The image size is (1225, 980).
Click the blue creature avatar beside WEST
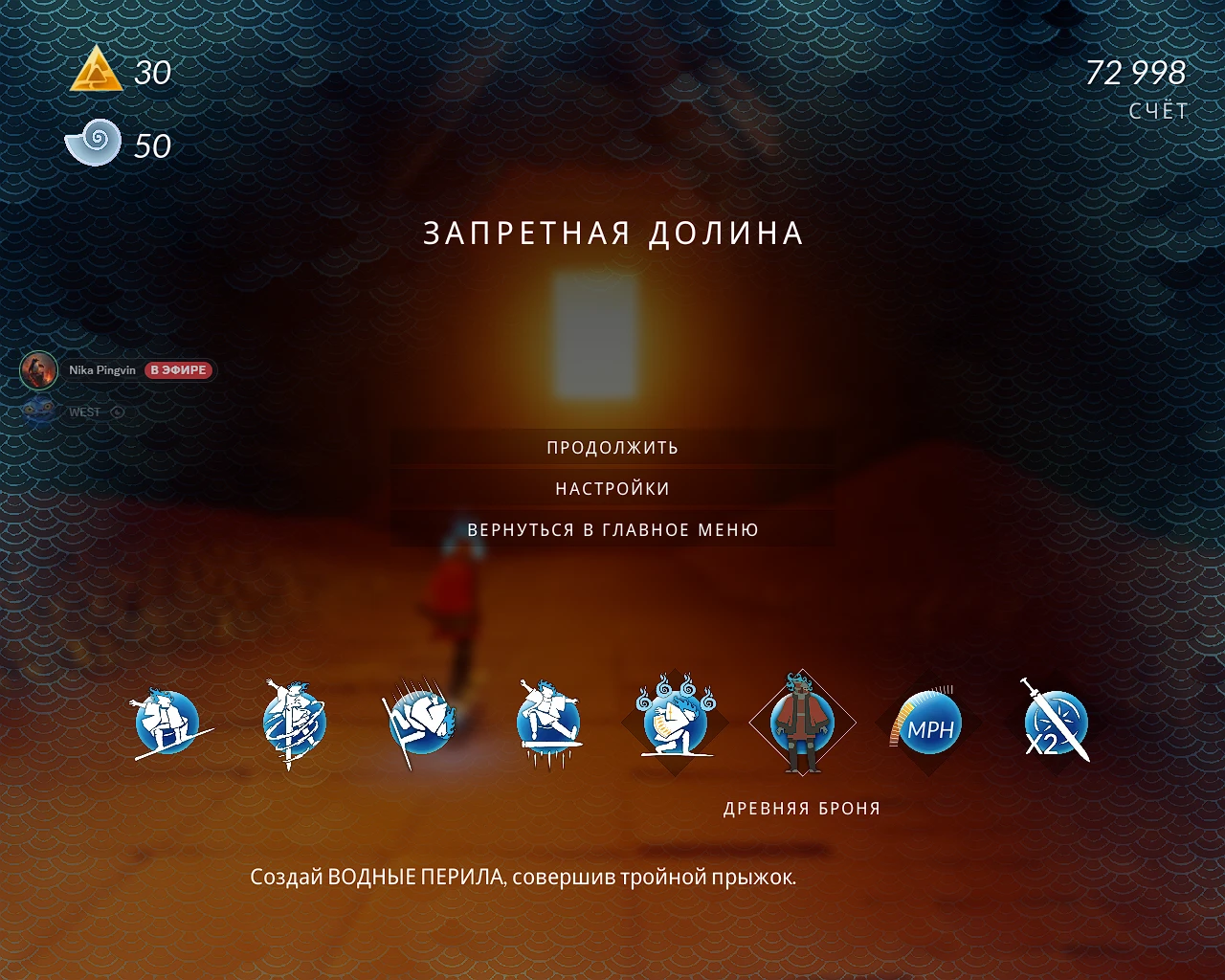pyautogui.click(x=38, y=412)
